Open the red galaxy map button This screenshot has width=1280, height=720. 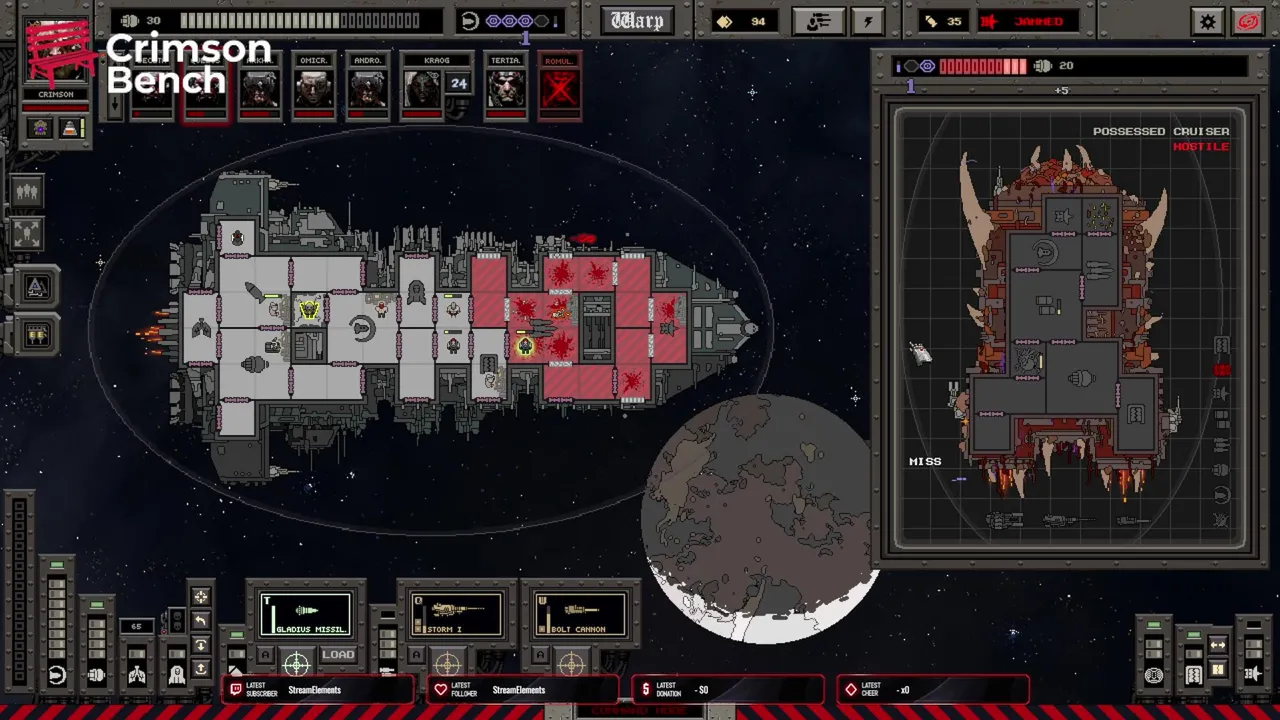click(x=1249, y=21)
